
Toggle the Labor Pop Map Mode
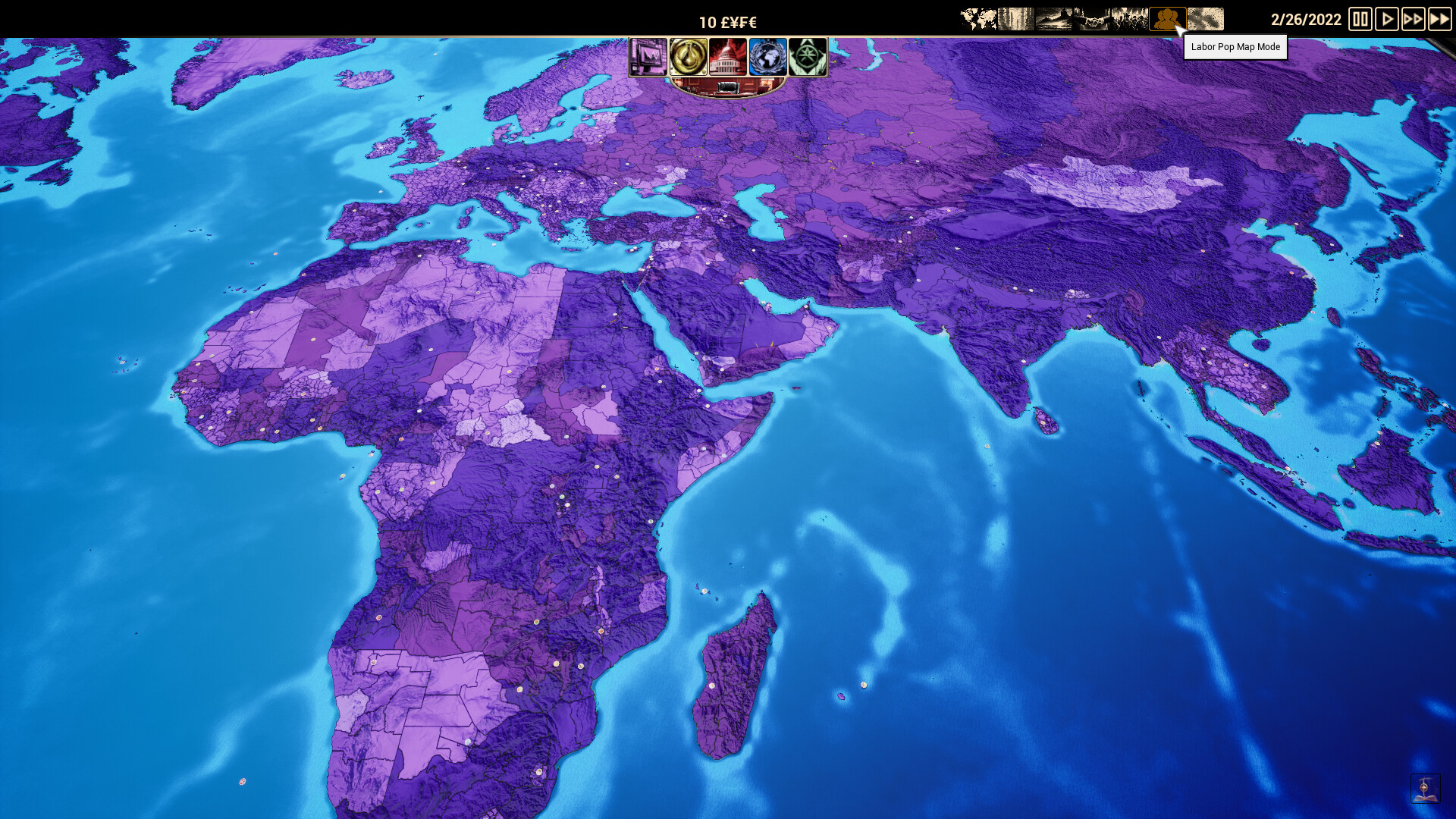click(x=1168, y=16)
